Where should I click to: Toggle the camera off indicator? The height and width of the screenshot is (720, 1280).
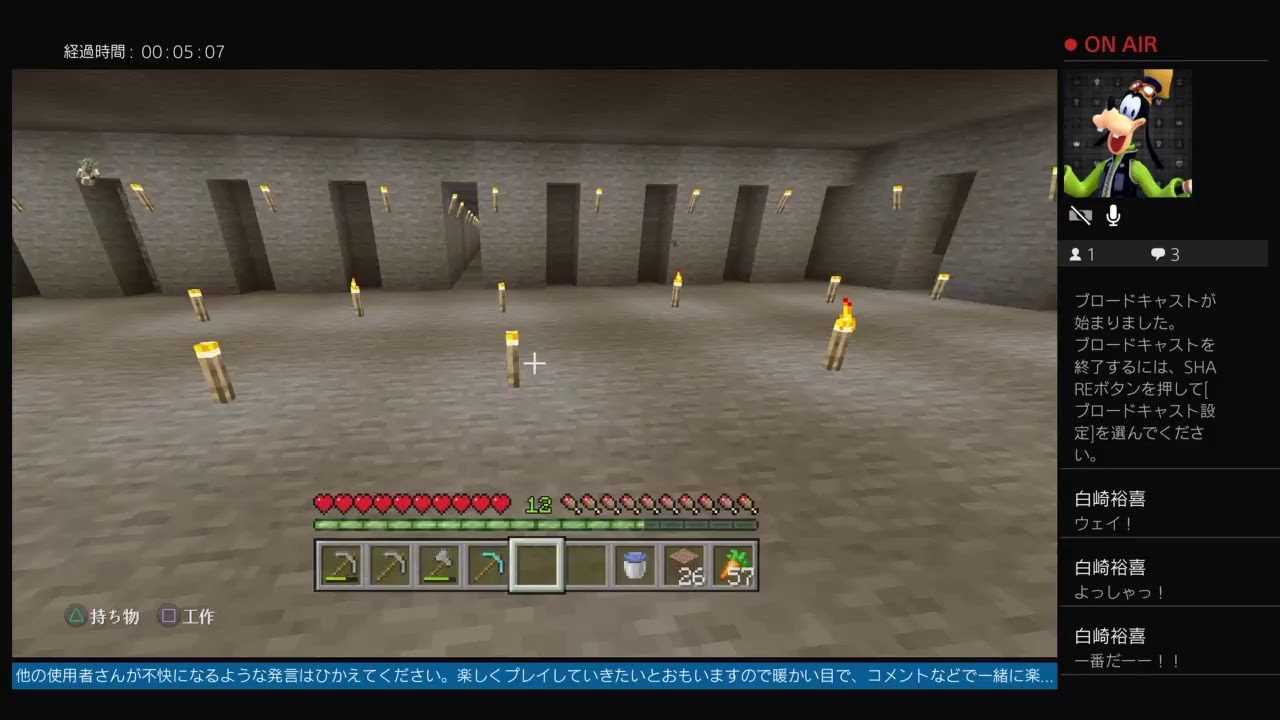[x=1080, y=214]
